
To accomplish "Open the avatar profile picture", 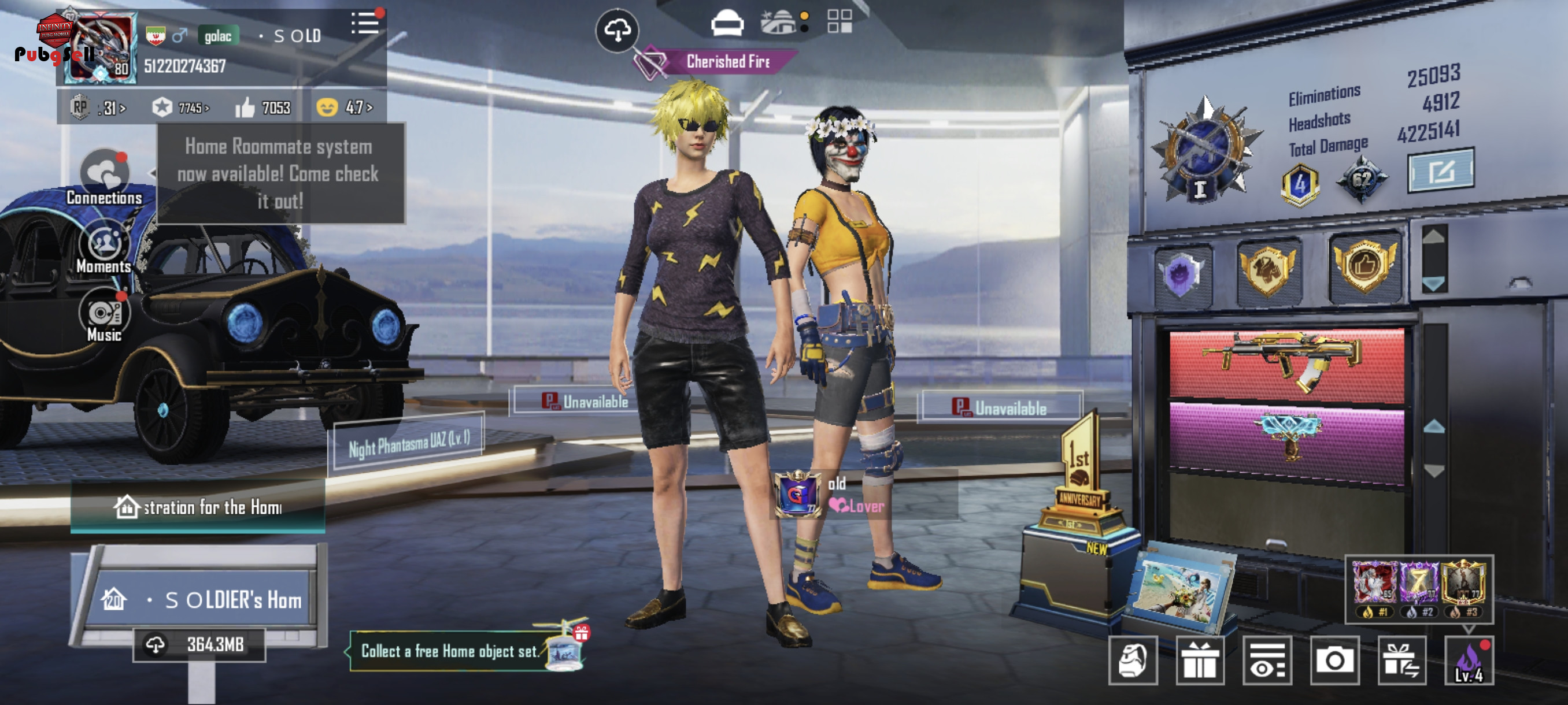I will pos(100,48).
